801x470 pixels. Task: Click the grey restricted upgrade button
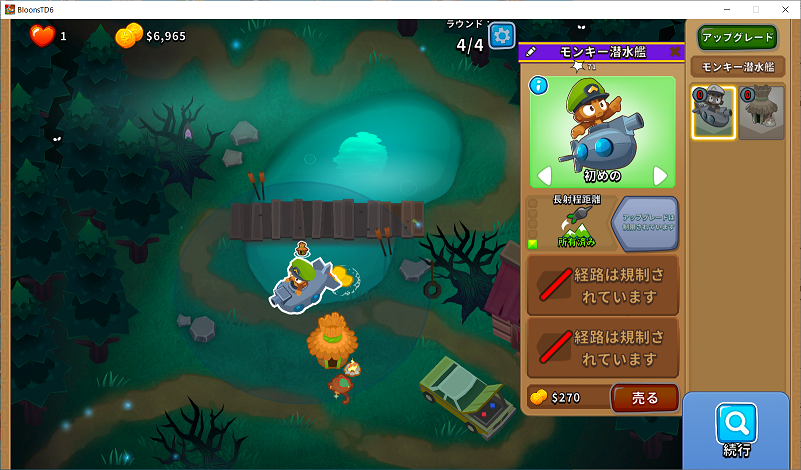[644, 222]
